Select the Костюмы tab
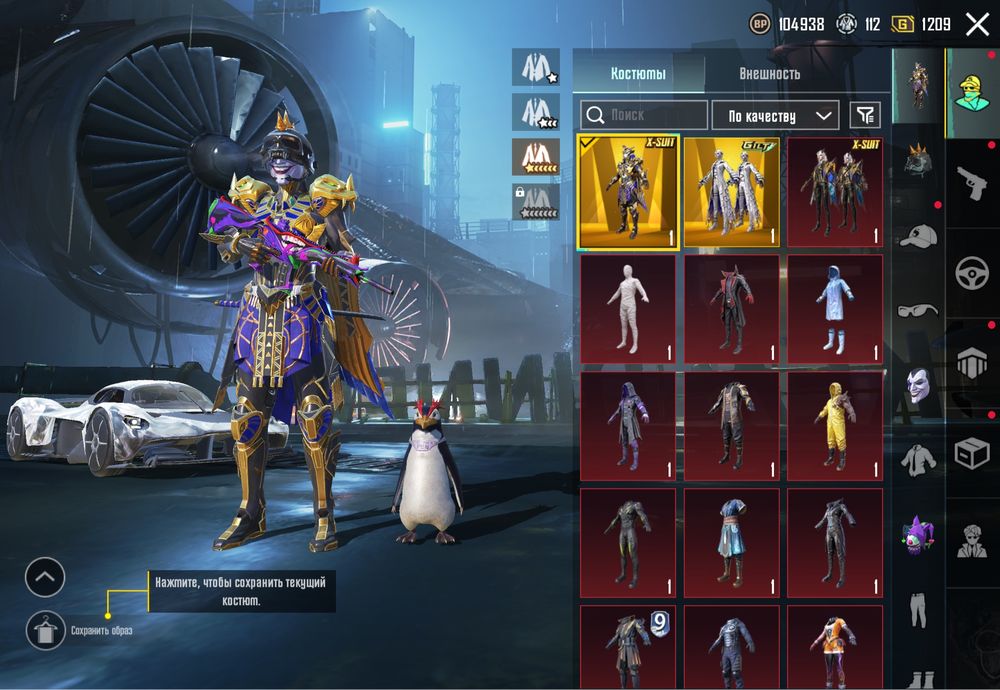The image size is (1000, 690). 638,73
